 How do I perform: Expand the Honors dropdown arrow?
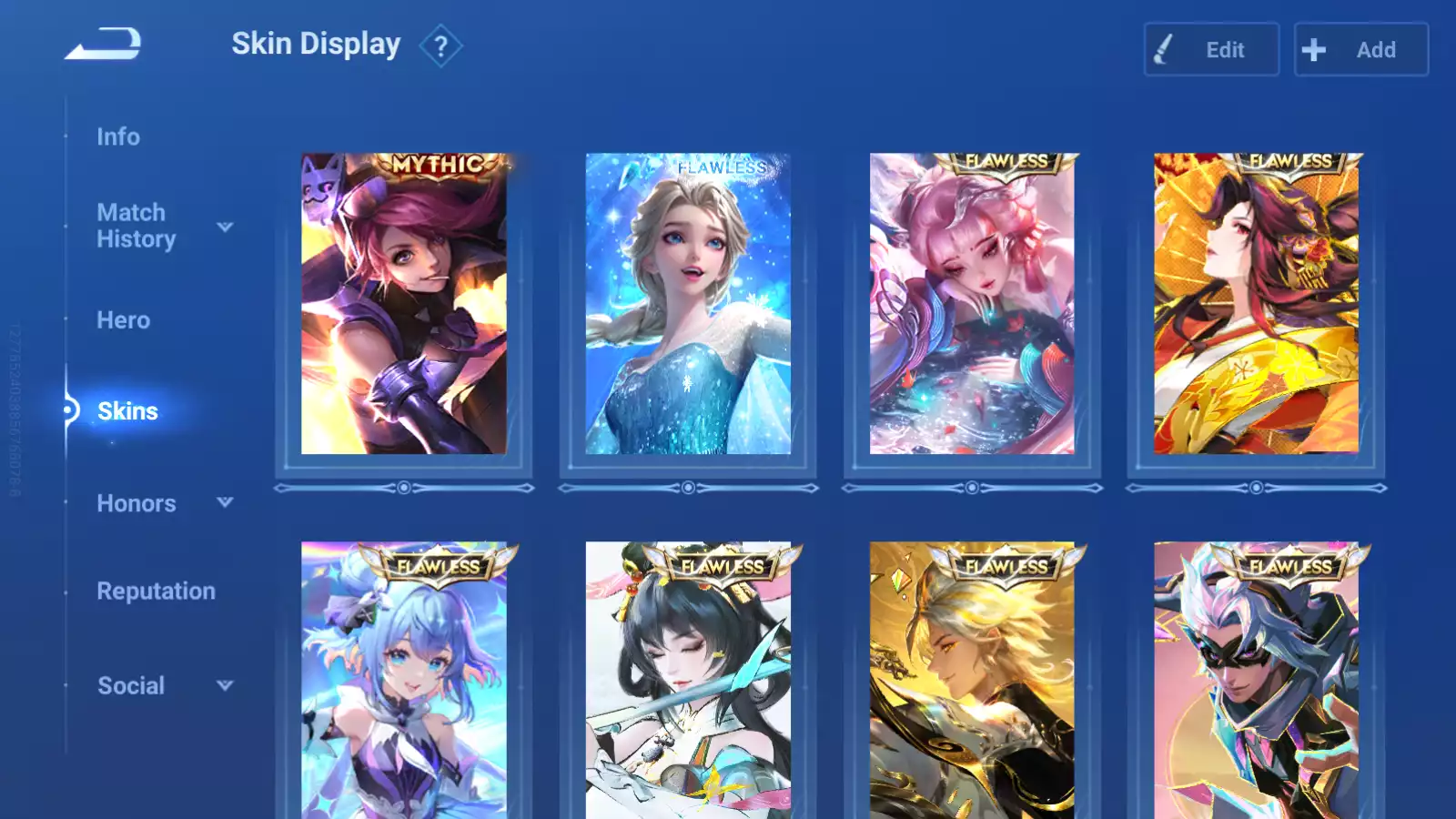point(225,502)
